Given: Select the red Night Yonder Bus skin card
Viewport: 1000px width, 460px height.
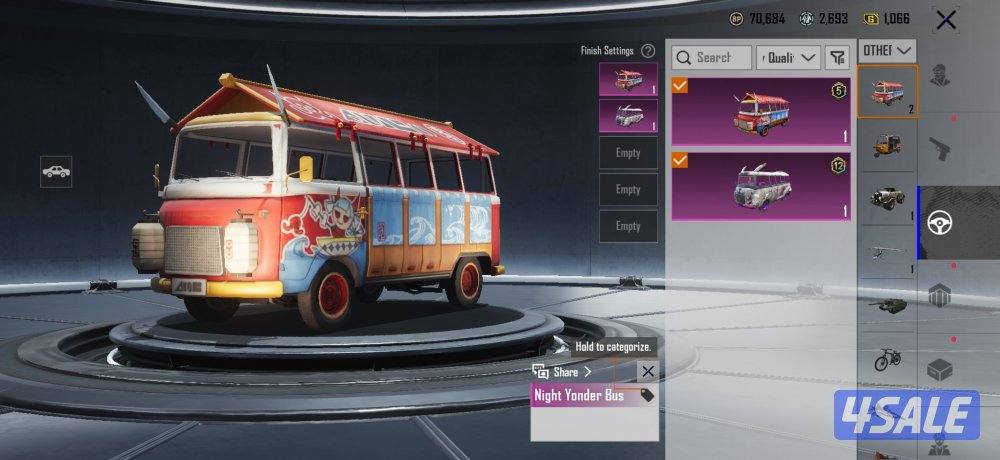Looking at the screenshot, I should click(761, 111).
